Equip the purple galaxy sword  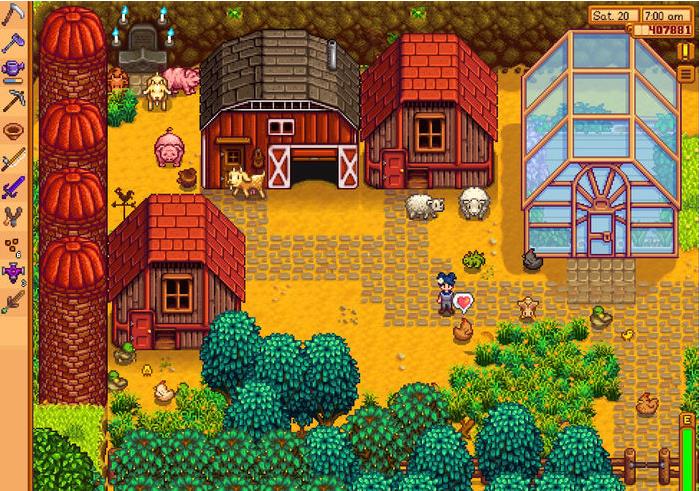click(x=13, y=187)
